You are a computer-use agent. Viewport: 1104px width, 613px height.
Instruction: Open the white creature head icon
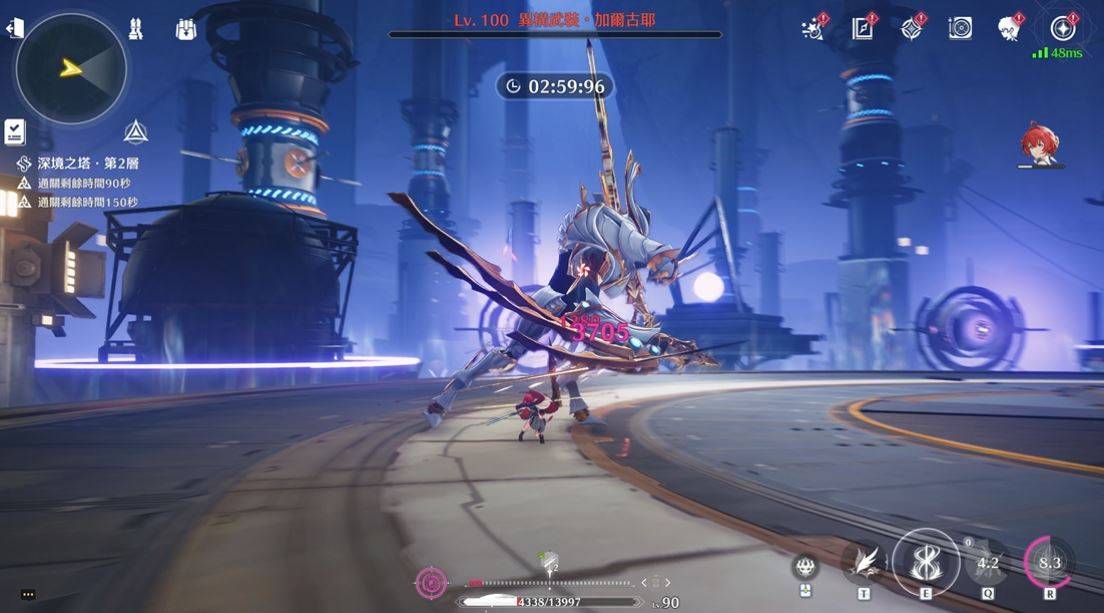coord(1009,29)
